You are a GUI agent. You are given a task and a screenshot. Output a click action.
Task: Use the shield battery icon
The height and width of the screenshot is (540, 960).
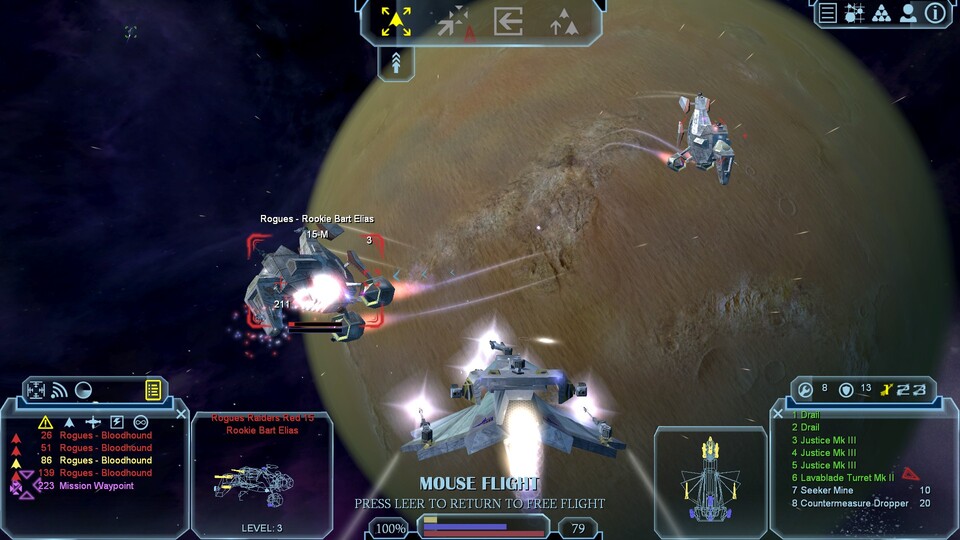[846, 389]
